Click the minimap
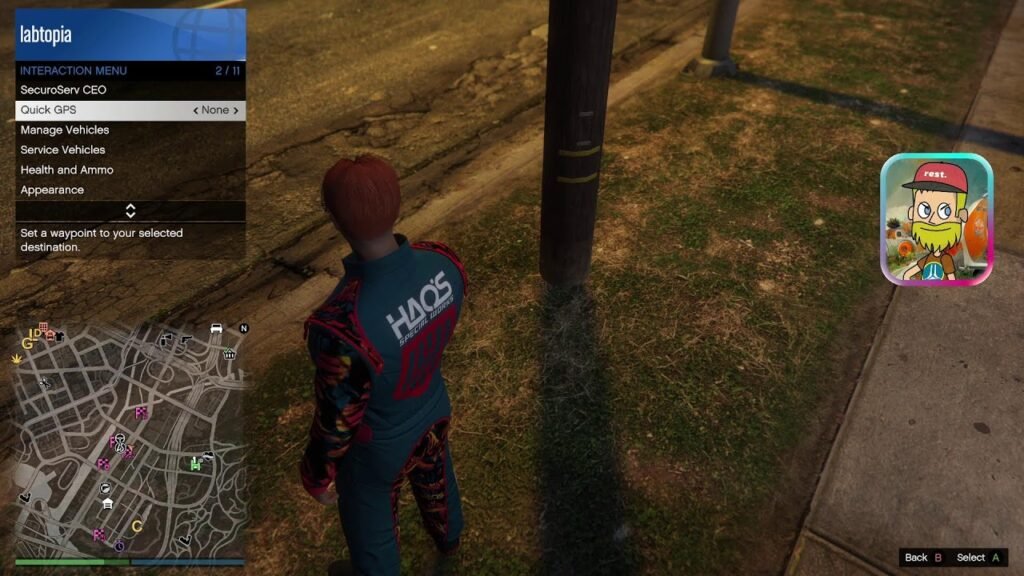This screenshot has width=1024, height=576. [130, 438]
